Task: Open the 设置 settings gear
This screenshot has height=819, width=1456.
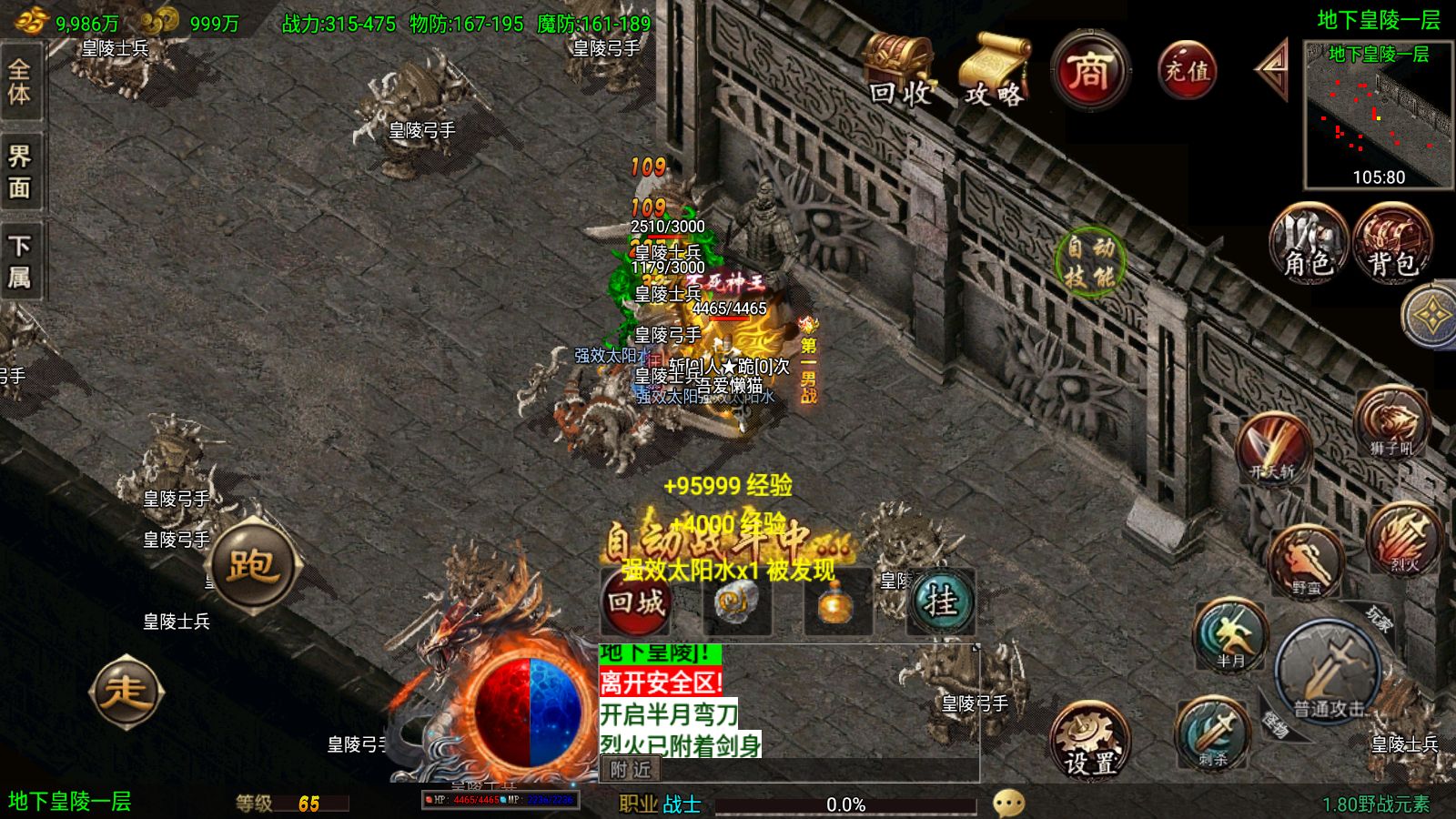Action: (x=1089, y=739)
